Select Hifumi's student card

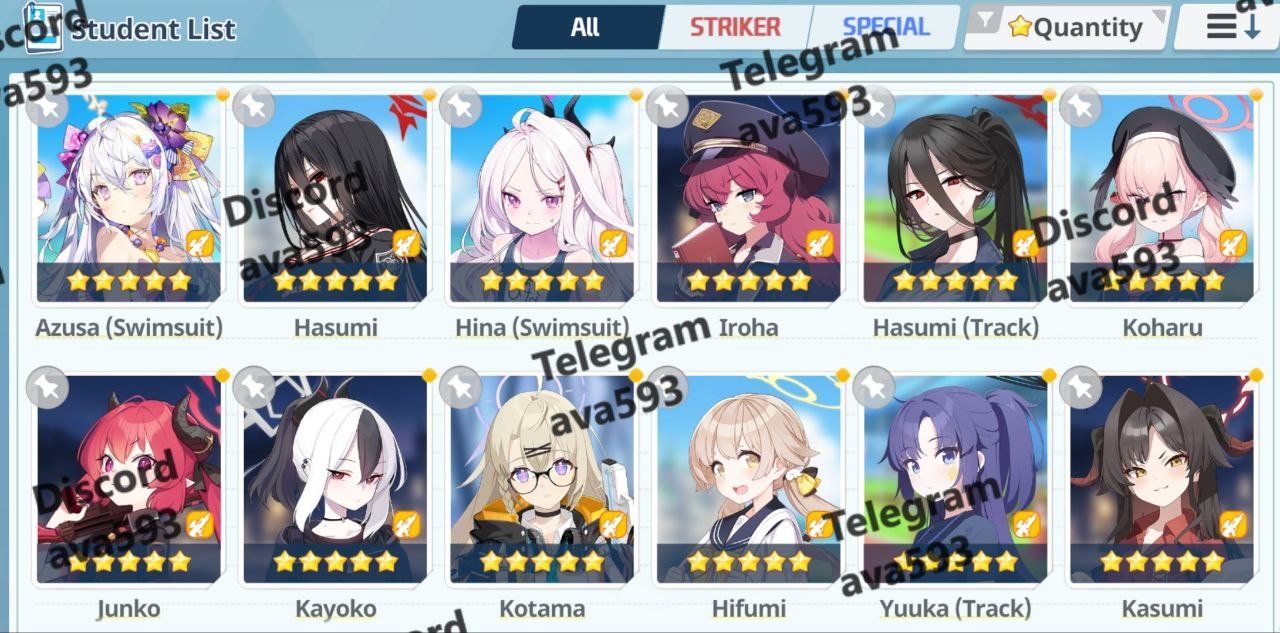click(x=749, y=479)
